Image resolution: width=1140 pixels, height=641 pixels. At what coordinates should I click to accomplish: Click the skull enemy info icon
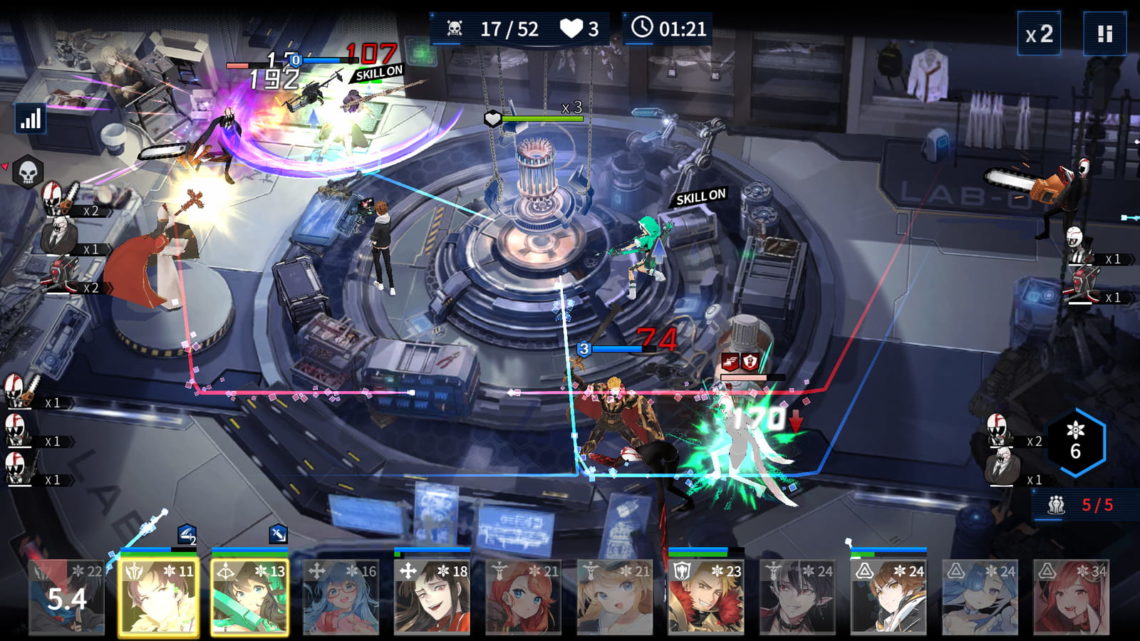coord(28,172)
